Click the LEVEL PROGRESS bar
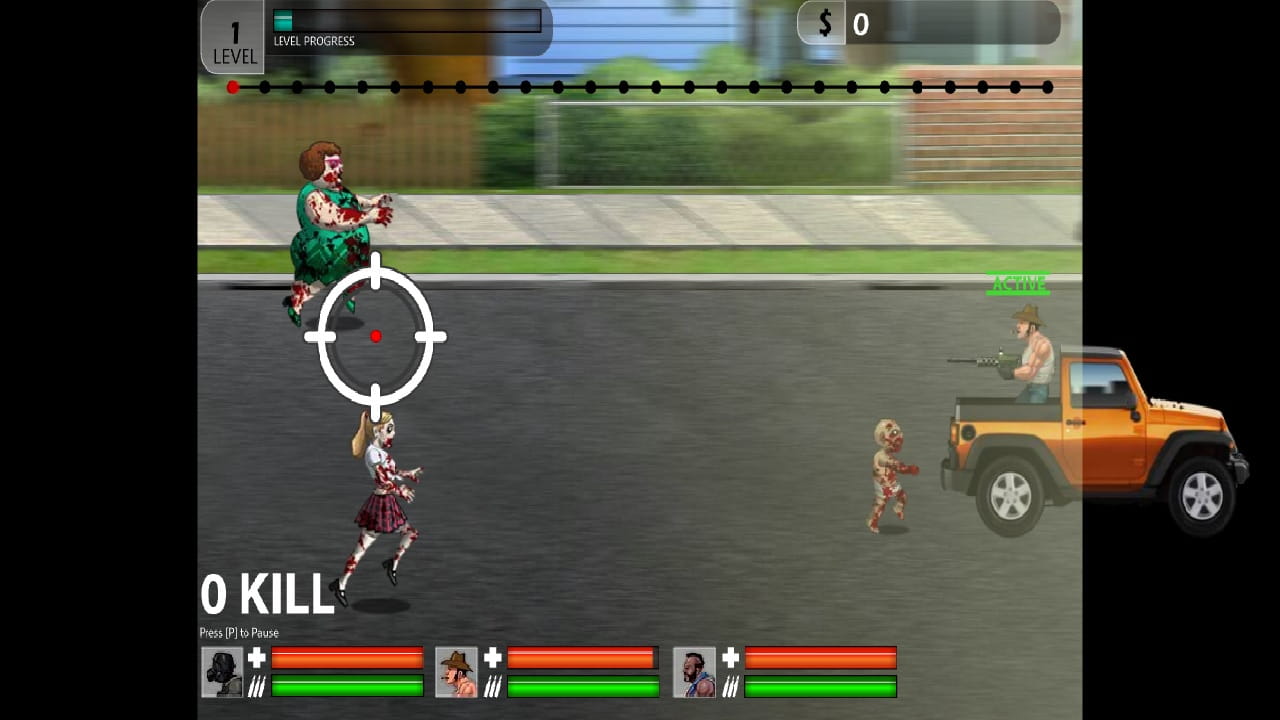 405,20
